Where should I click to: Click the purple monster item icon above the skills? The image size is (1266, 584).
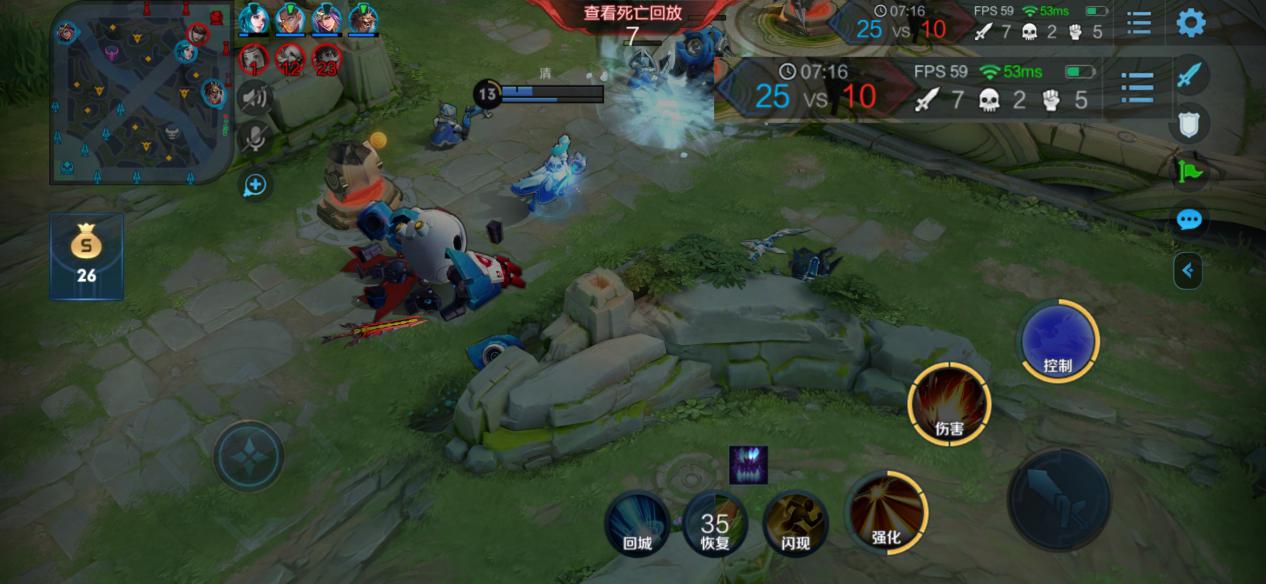pos(748,465)
